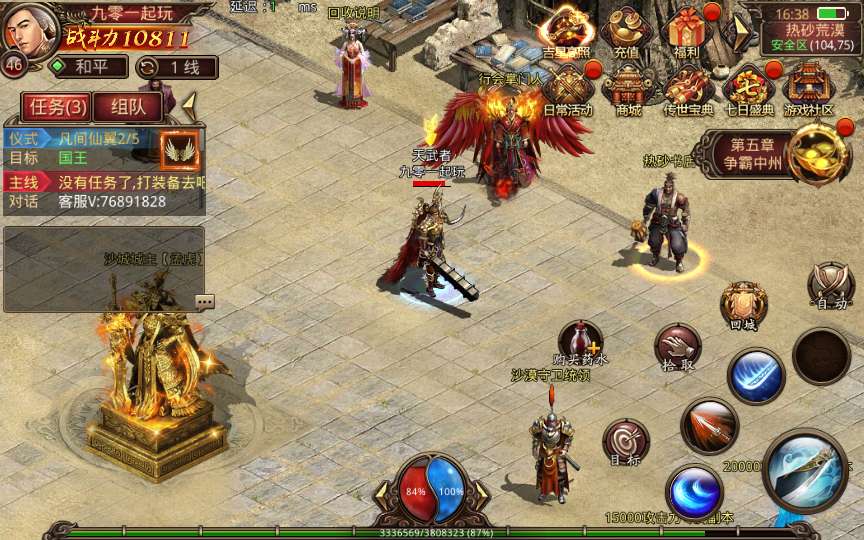Tap the 拾取 pickup hand button
864x540 pixels.
coord(677,348)
